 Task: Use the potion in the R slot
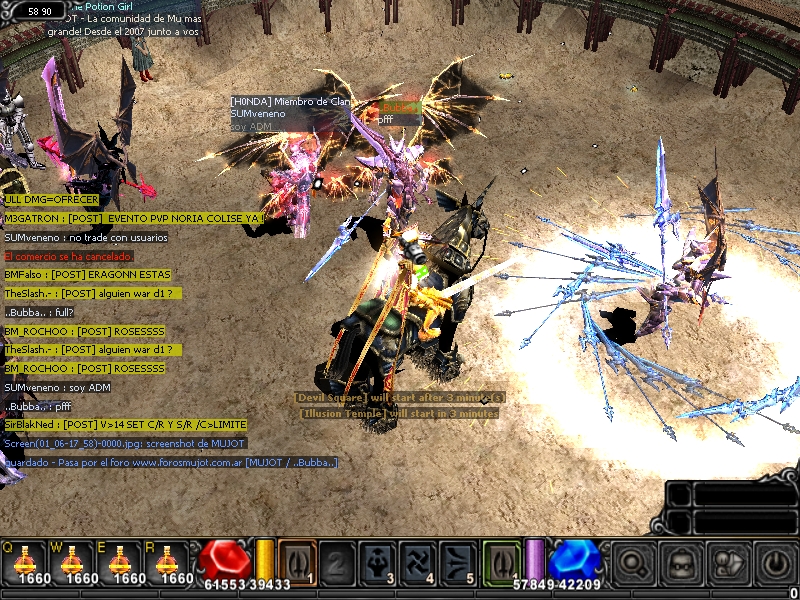tap(175, 561)
